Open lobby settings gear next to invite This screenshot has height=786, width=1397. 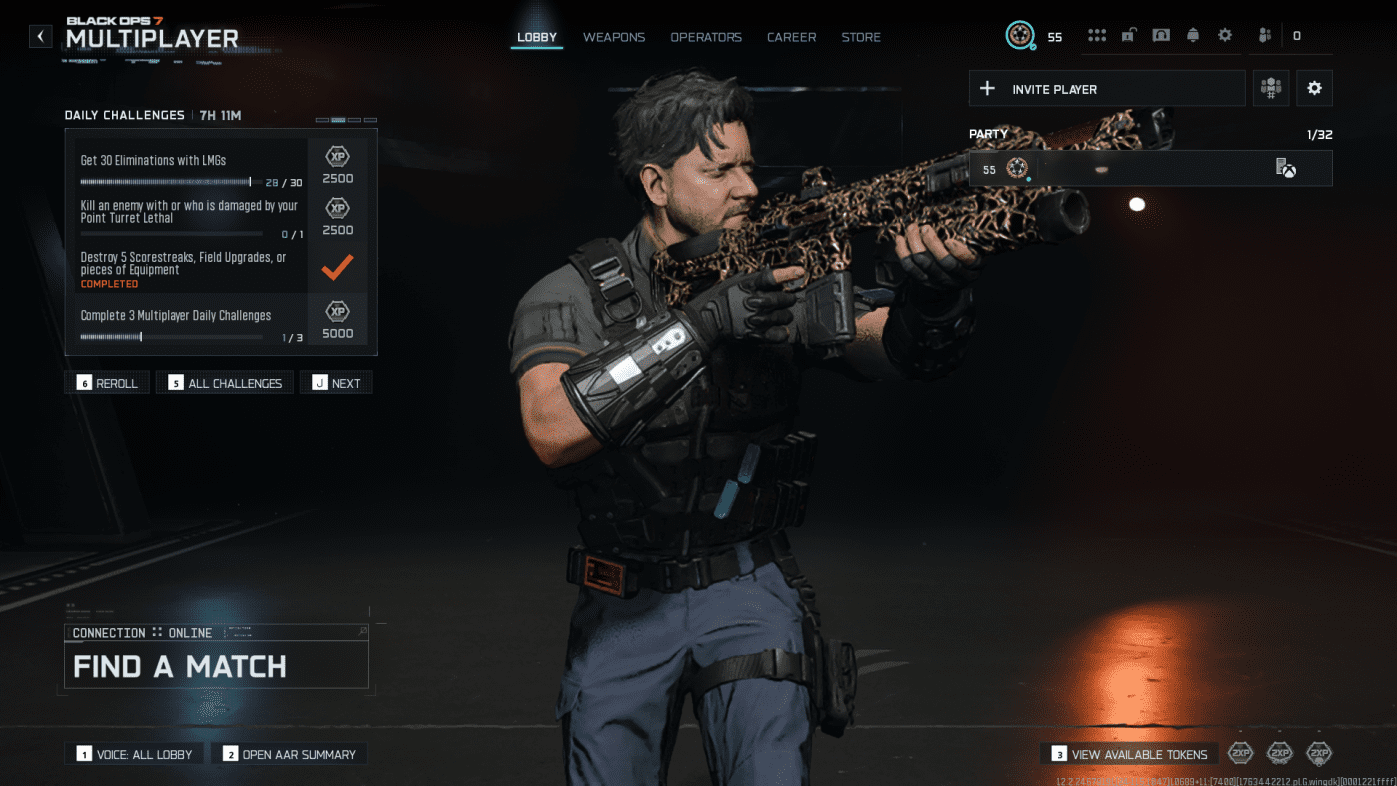coord(1314,88)
